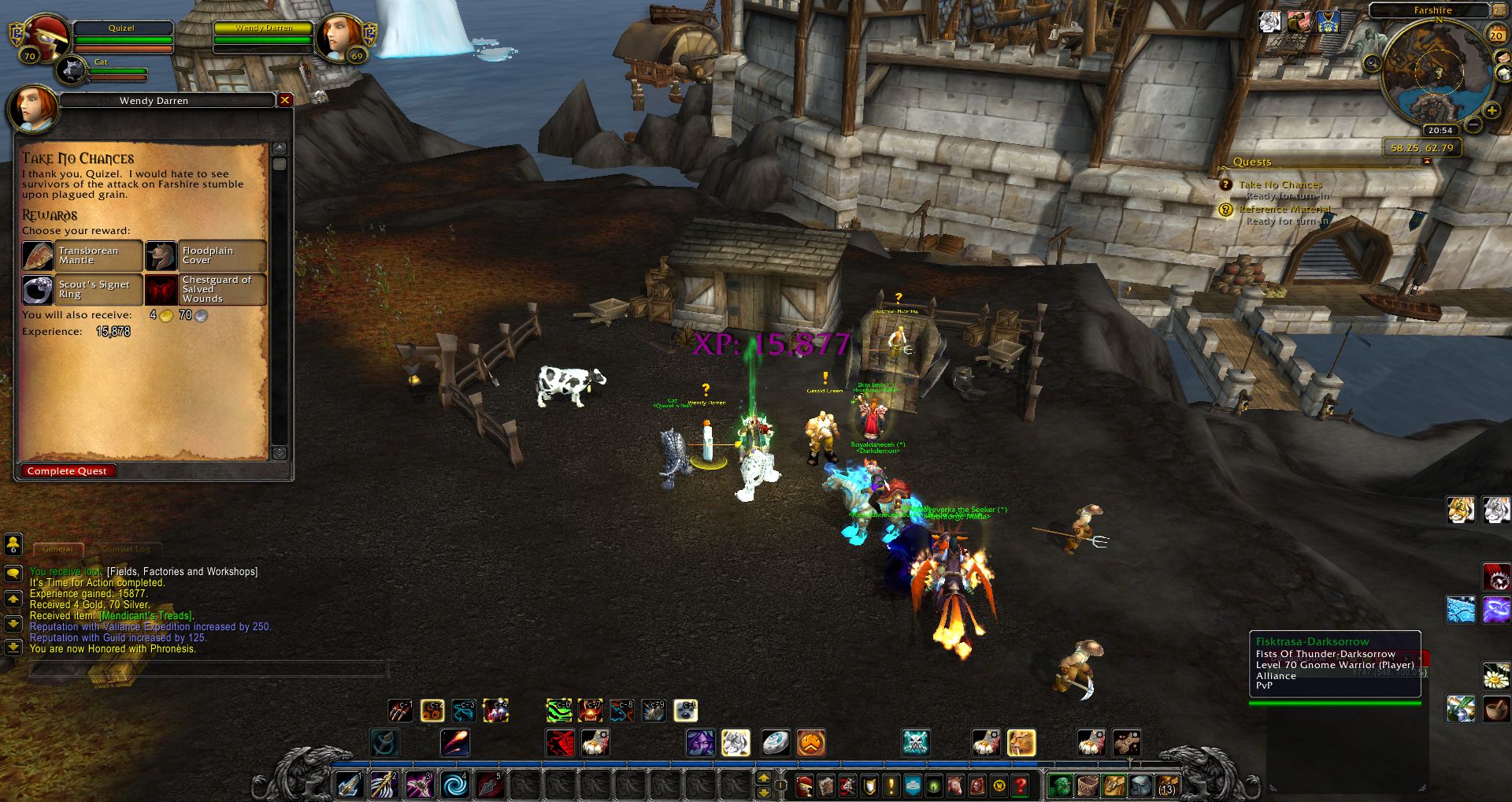Open the quest log exclamation mark button

point(891,785)
